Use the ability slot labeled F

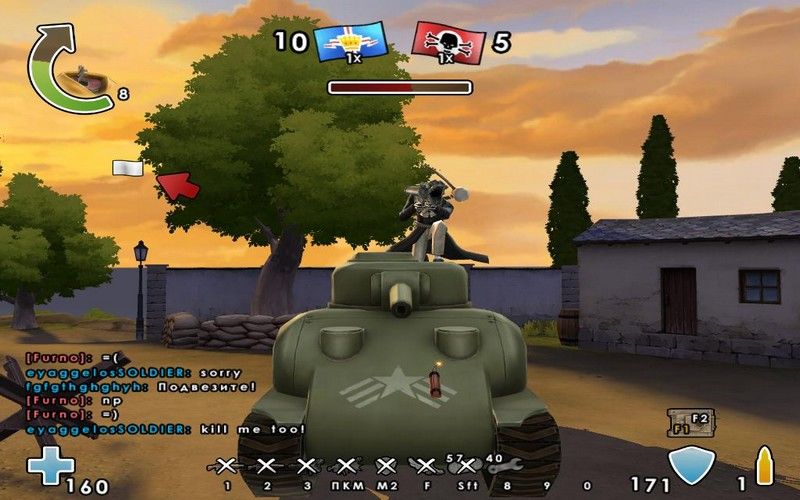pyautogui.click(x=425, y=466)
